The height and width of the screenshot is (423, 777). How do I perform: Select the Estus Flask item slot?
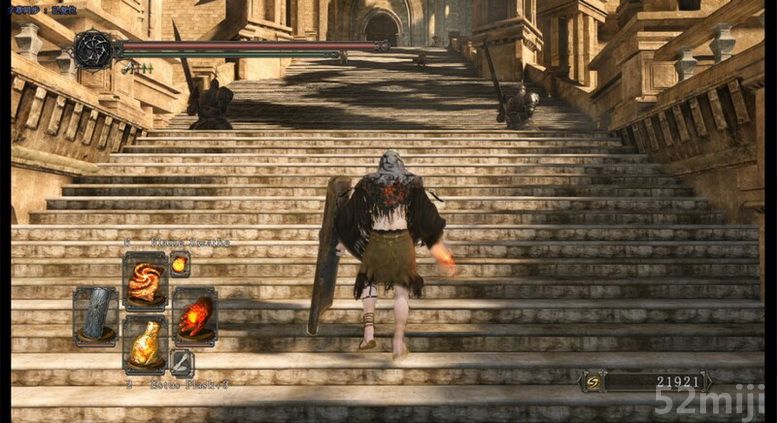click(145, 344)
